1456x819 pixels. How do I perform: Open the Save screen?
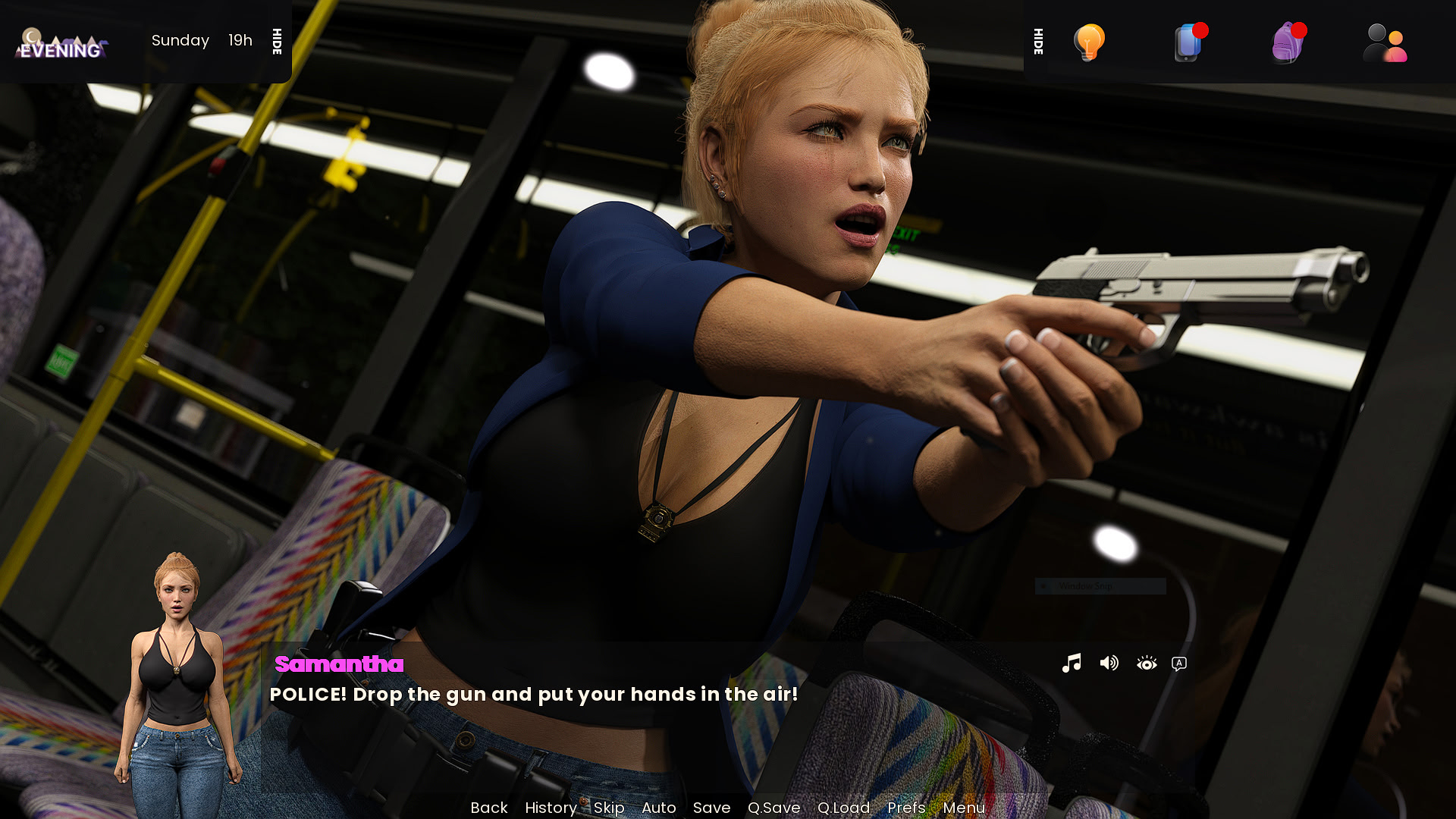711,808
